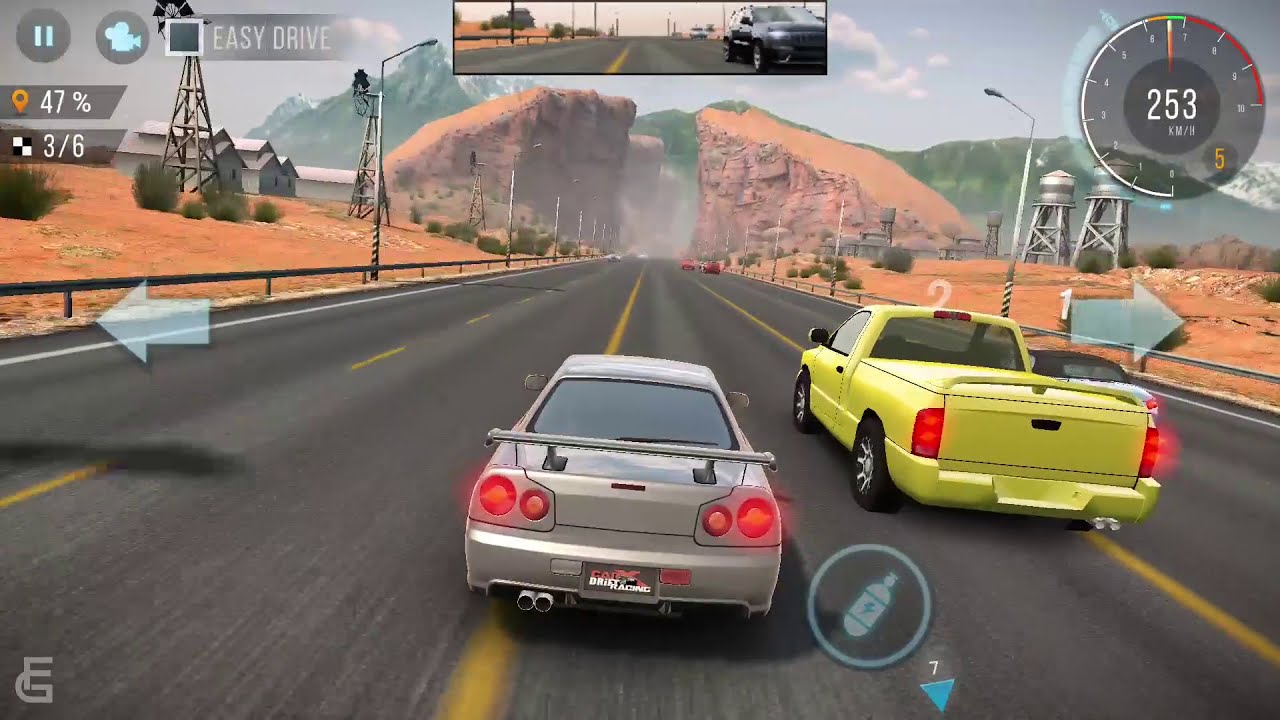Pause the race
Viewport: 1280px width, 720px height.
click(x=43, y=38)
